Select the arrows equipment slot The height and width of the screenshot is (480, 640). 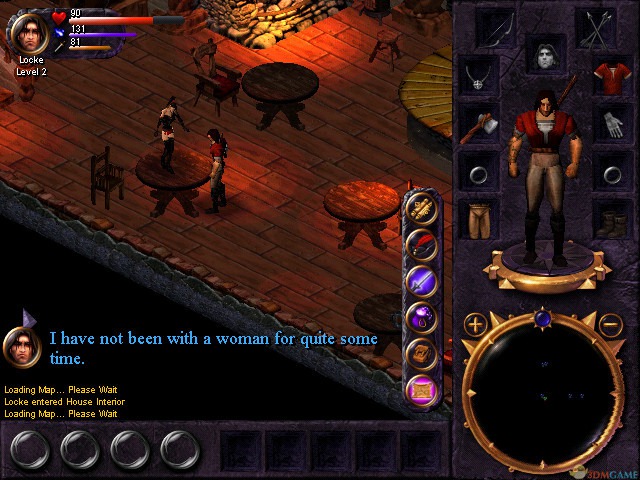599,27
